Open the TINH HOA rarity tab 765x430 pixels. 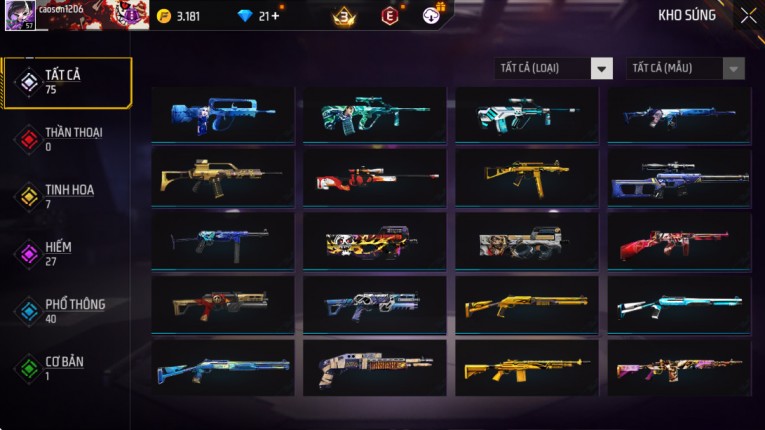pos(66,196)
